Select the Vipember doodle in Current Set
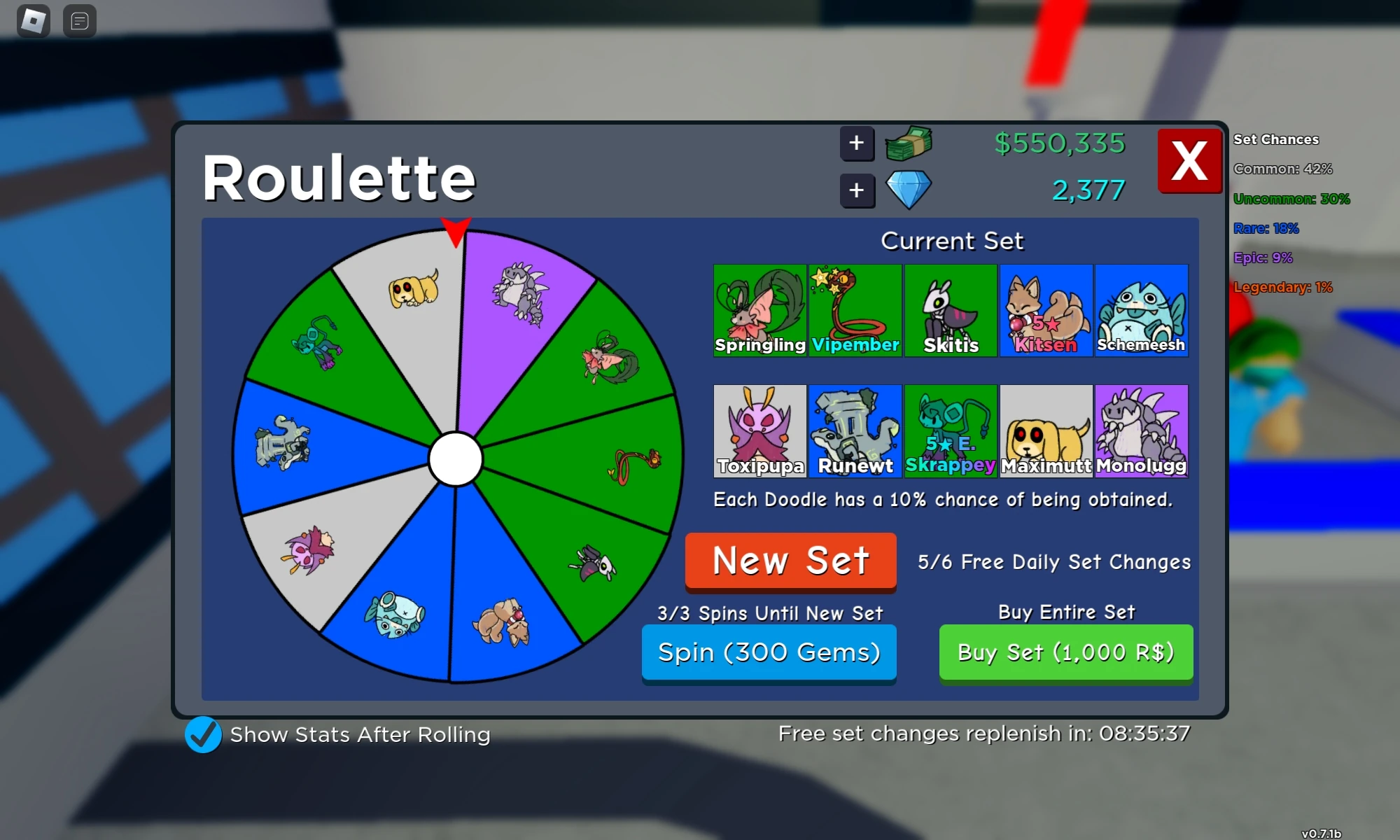Screen dimensions: 1400x840 coord(855,308)
